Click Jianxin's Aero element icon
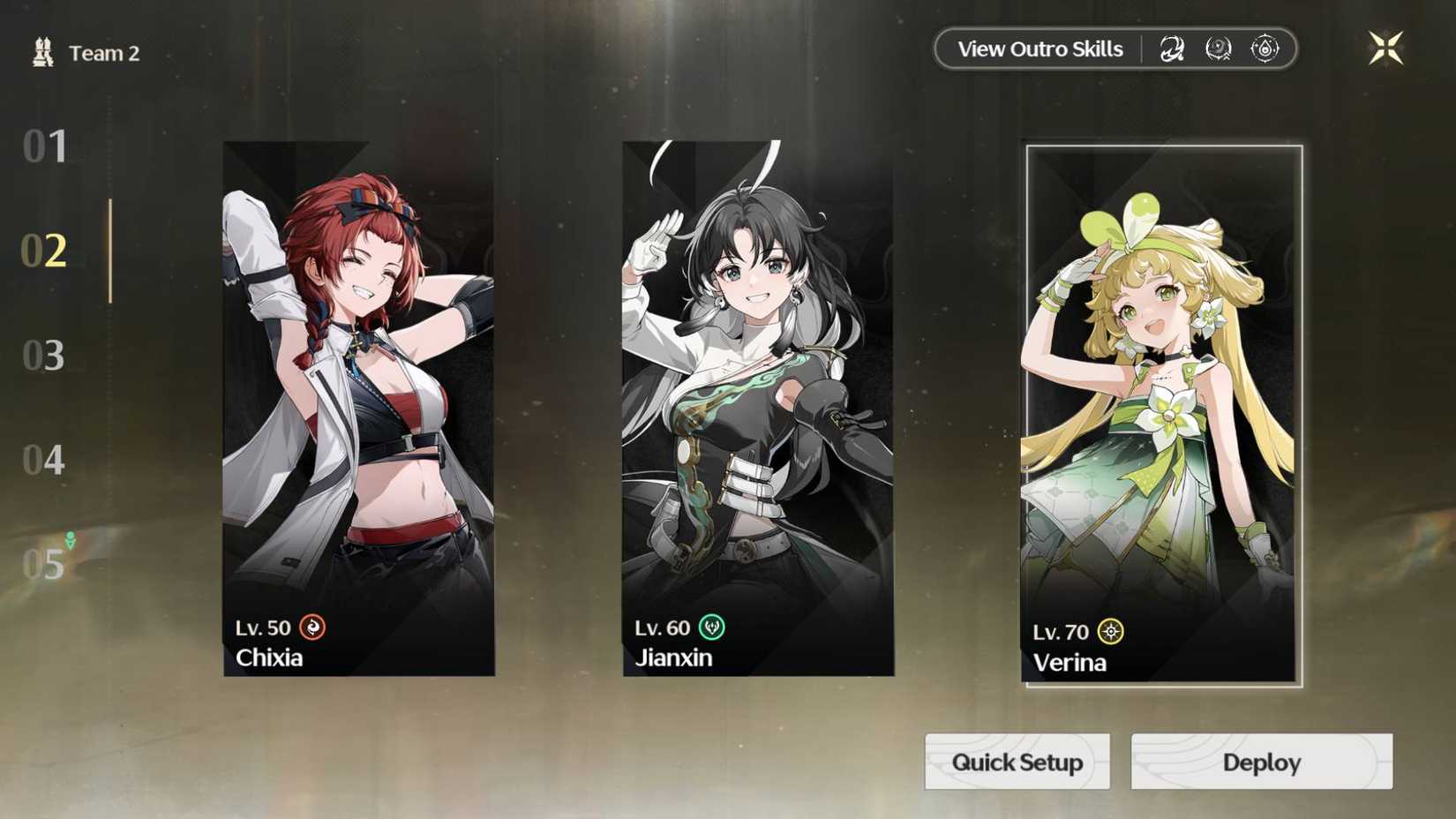This screenshot has width=1456, height=819. click(x=710, y=627)
